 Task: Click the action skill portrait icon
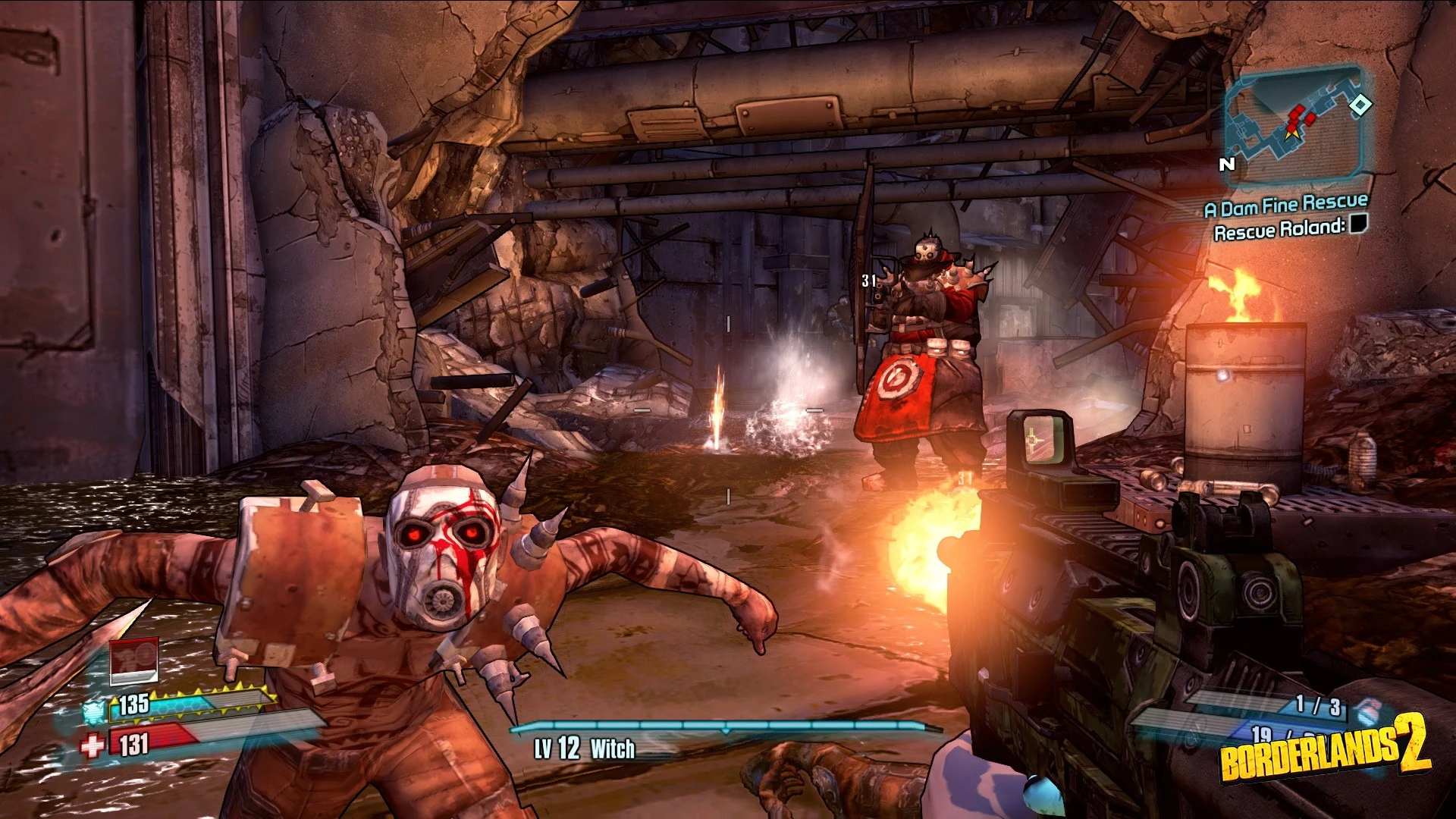[x=134, y=660]
